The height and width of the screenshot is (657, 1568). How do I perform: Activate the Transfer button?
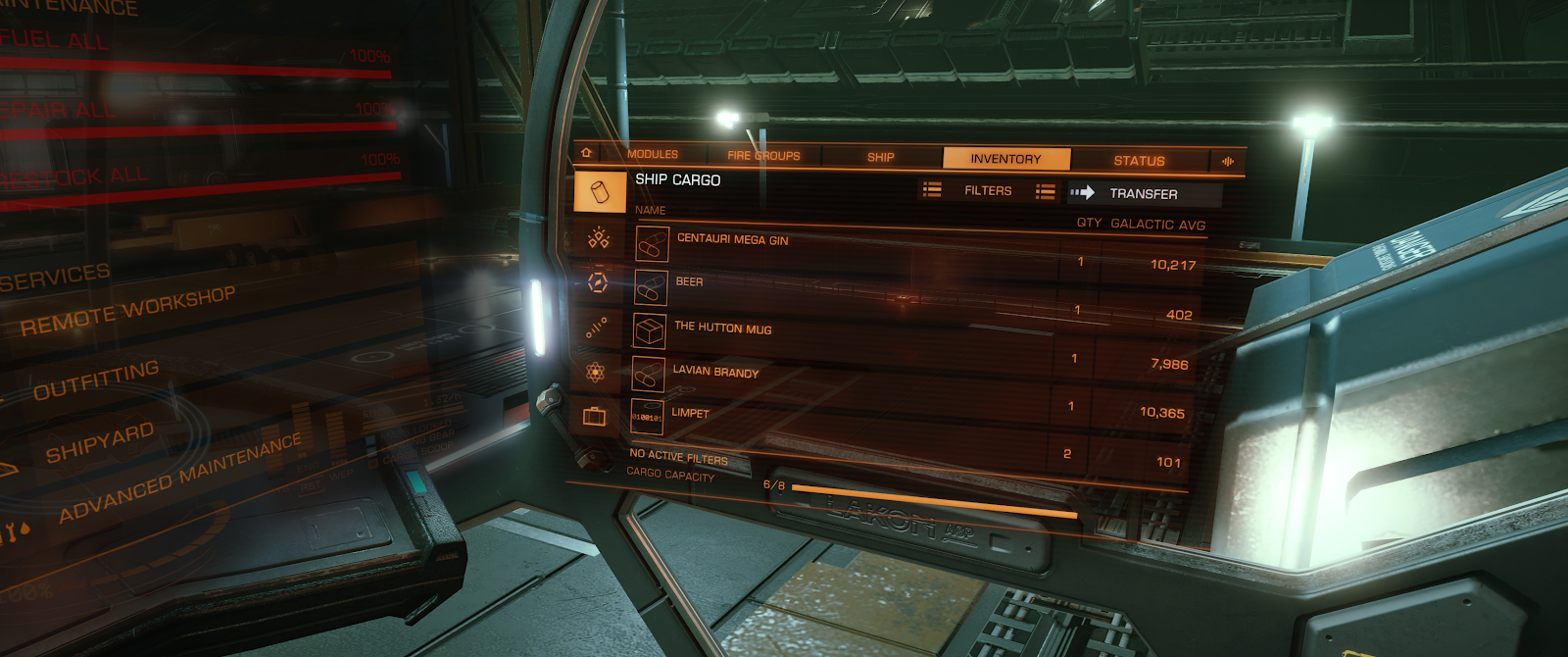click(1143, 194)
